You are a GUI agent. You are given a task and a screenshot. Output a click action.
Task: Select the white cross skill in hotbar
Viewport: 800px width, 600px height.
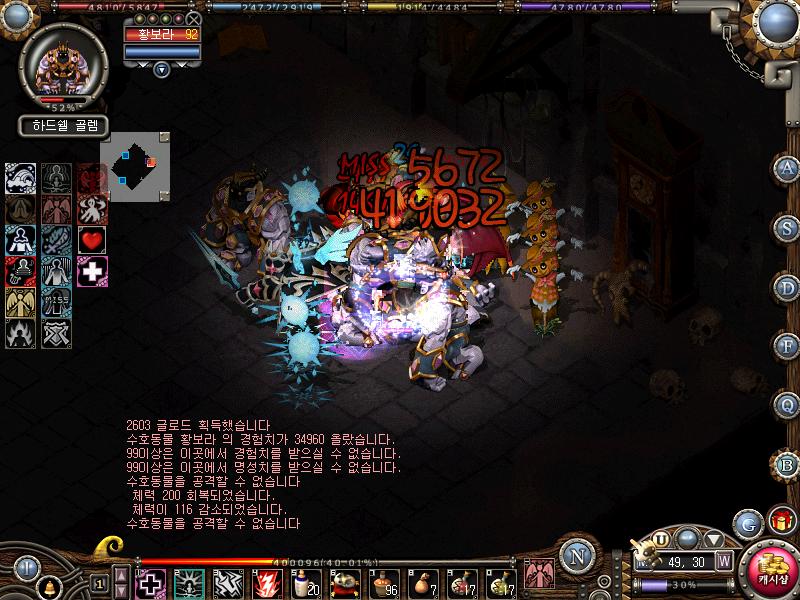tap(151, 582)
